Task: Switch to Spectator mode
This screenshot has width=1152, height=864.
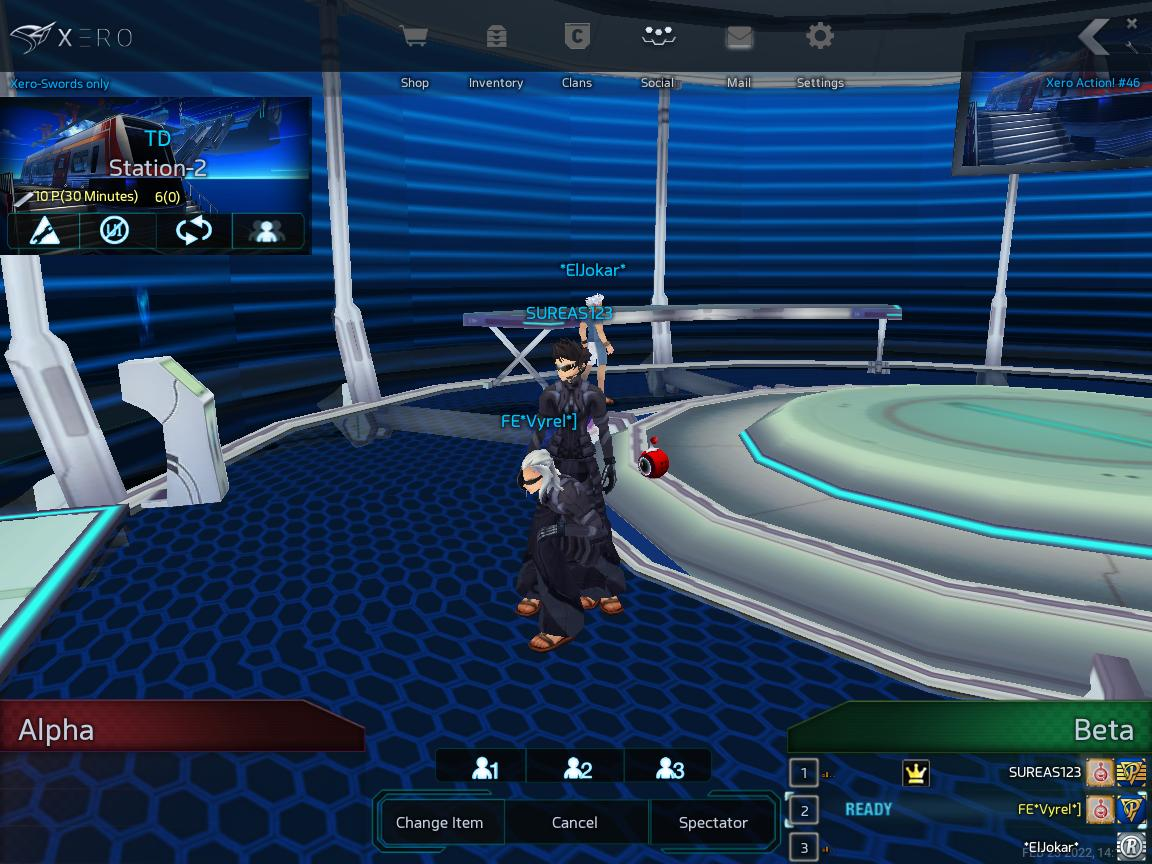Action: (713, 823)
